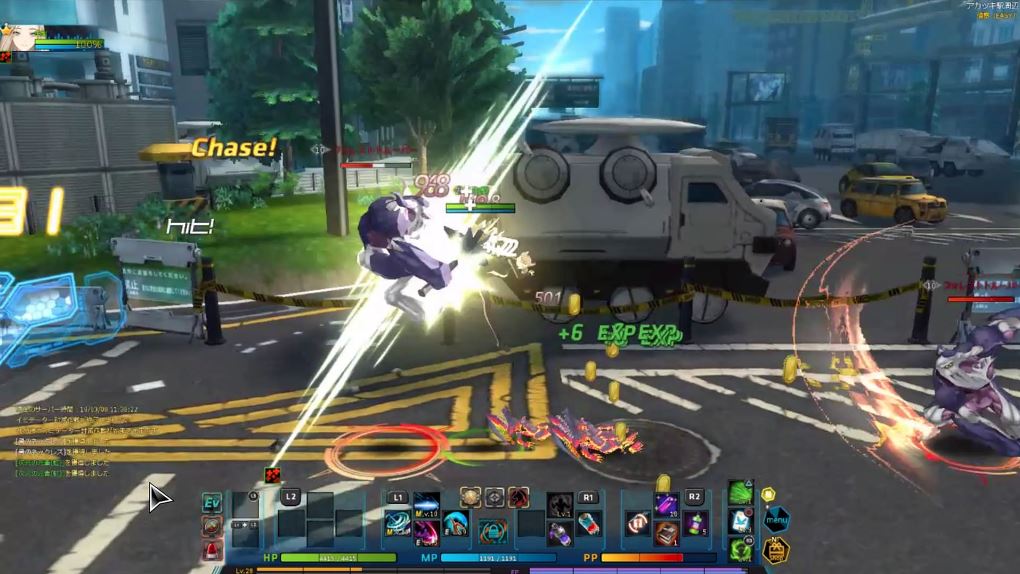Select the book stack item slot

click(666, 533)
